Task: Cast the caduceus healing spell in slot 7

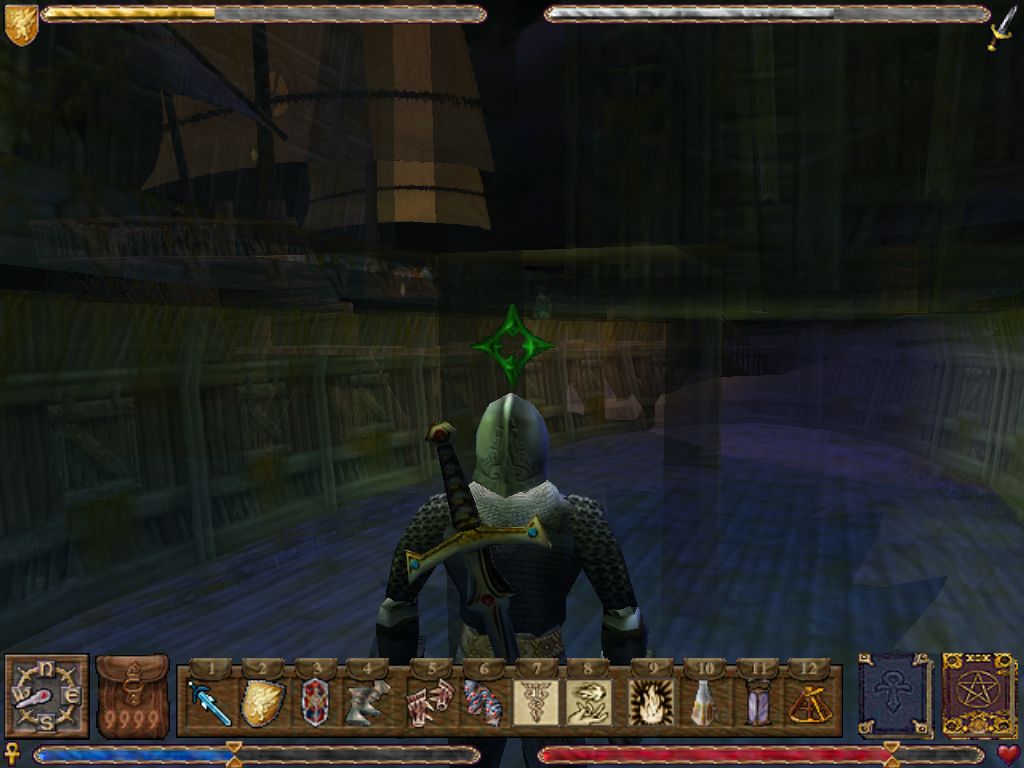Action: click(x=536, y=703)
